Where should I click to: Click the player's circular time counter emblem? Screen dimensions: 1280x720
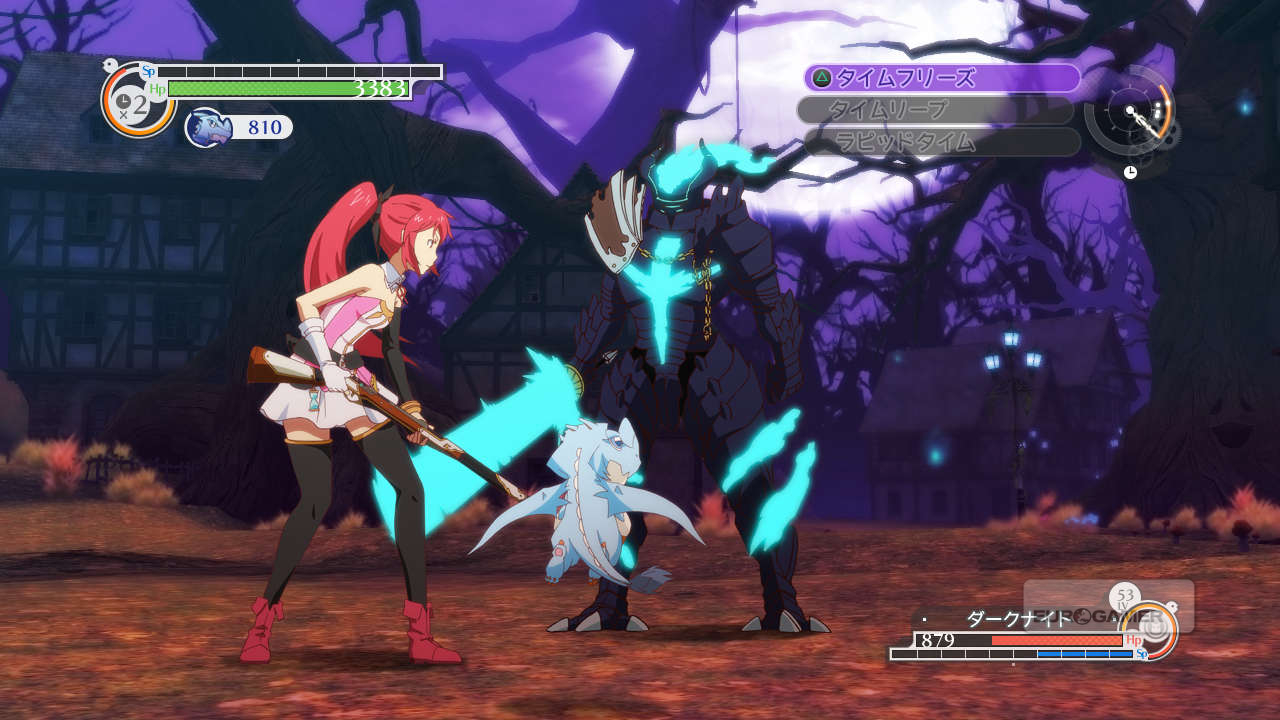[137, 100]
